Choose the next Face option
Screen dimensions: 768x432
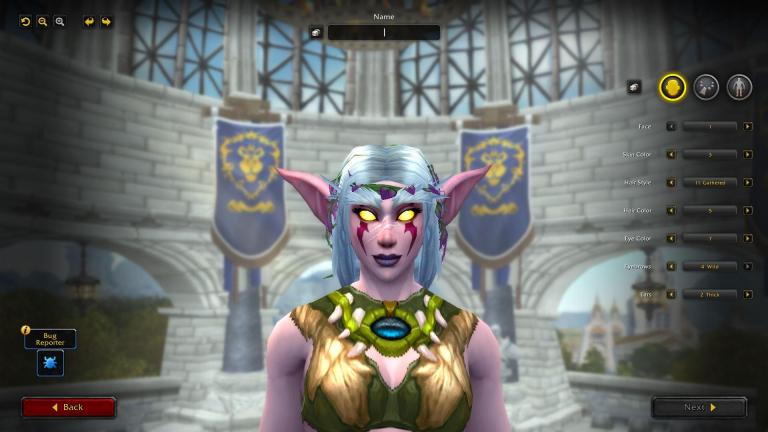748,126
